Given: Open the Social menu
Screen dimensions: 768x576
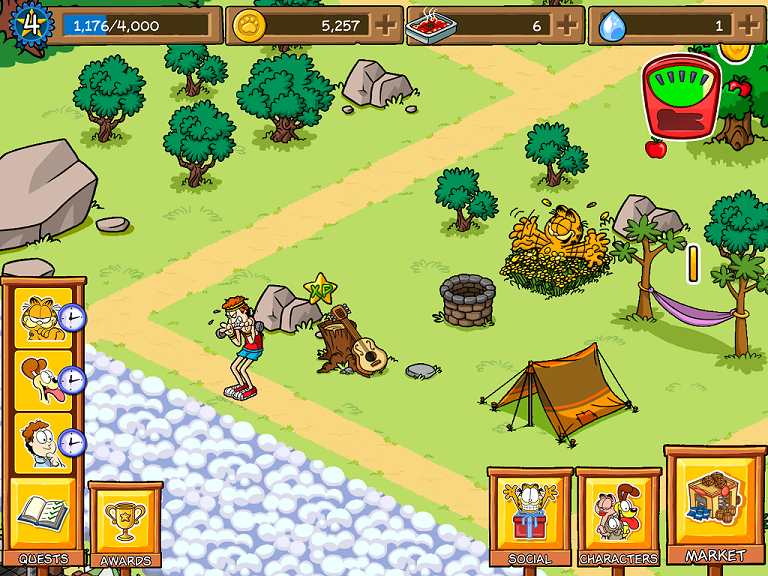Looking at the screenshot, I should click(531, 514).
